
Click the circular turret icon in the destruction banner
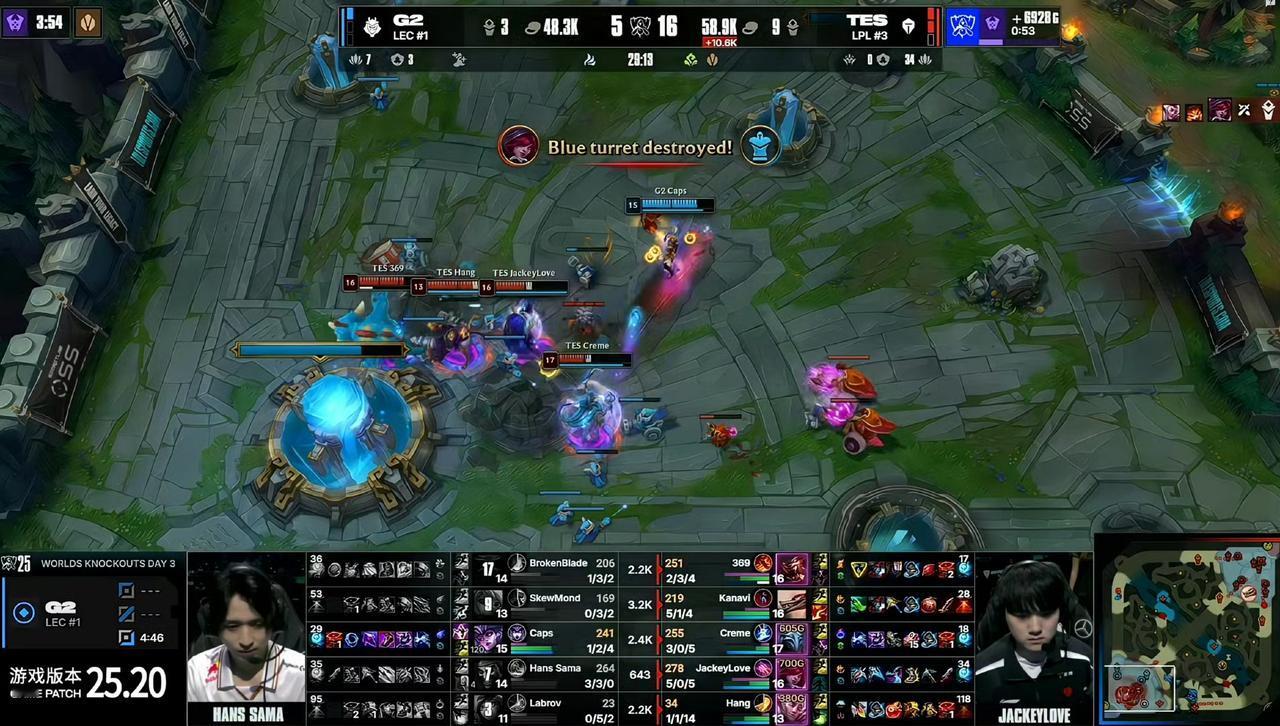pyautogui.click(x=758, y=146)
